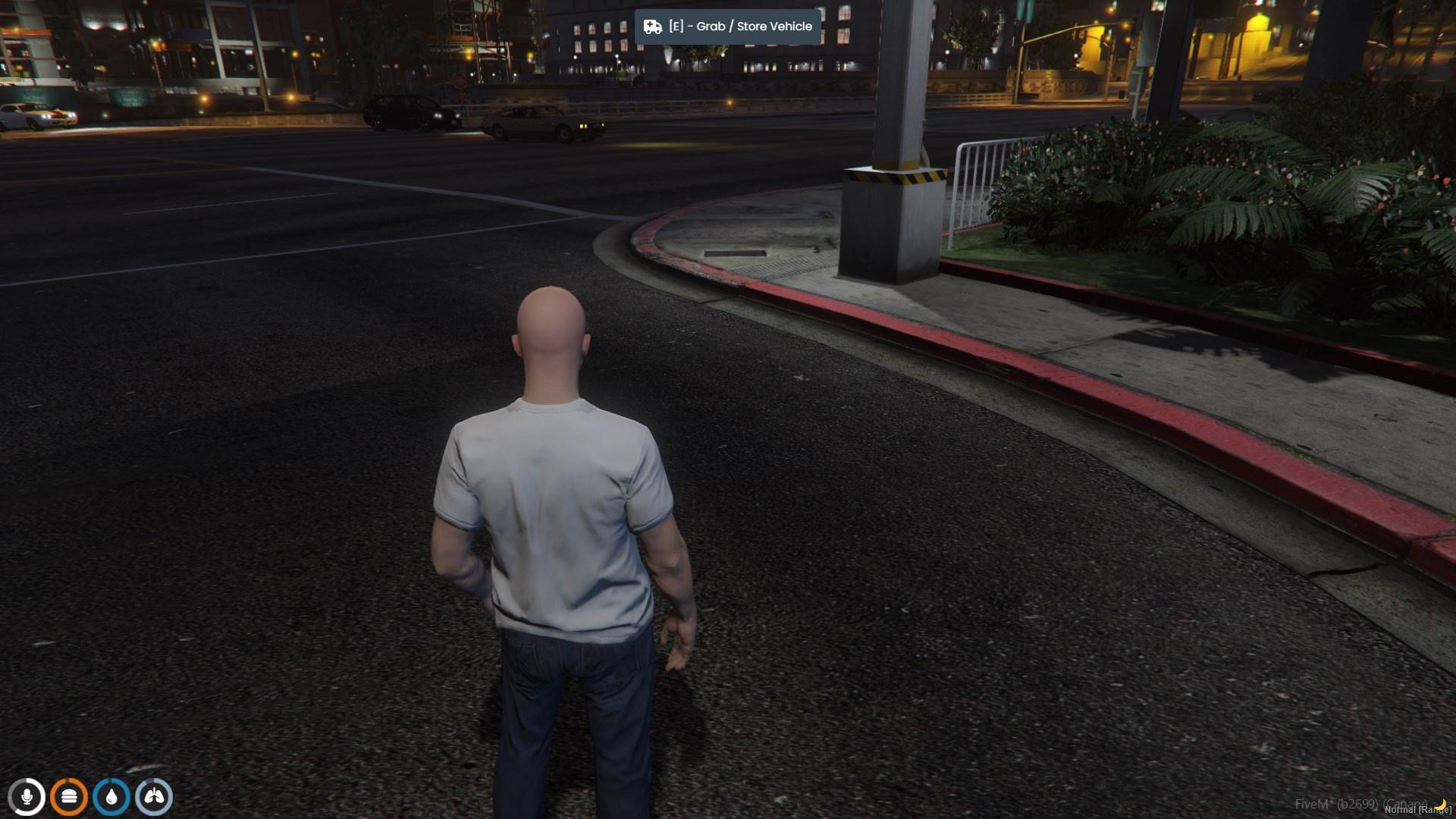Click the water drop thirst icon
The image size is (1456, 819).
pyautogui.click(x=111, y=797)
